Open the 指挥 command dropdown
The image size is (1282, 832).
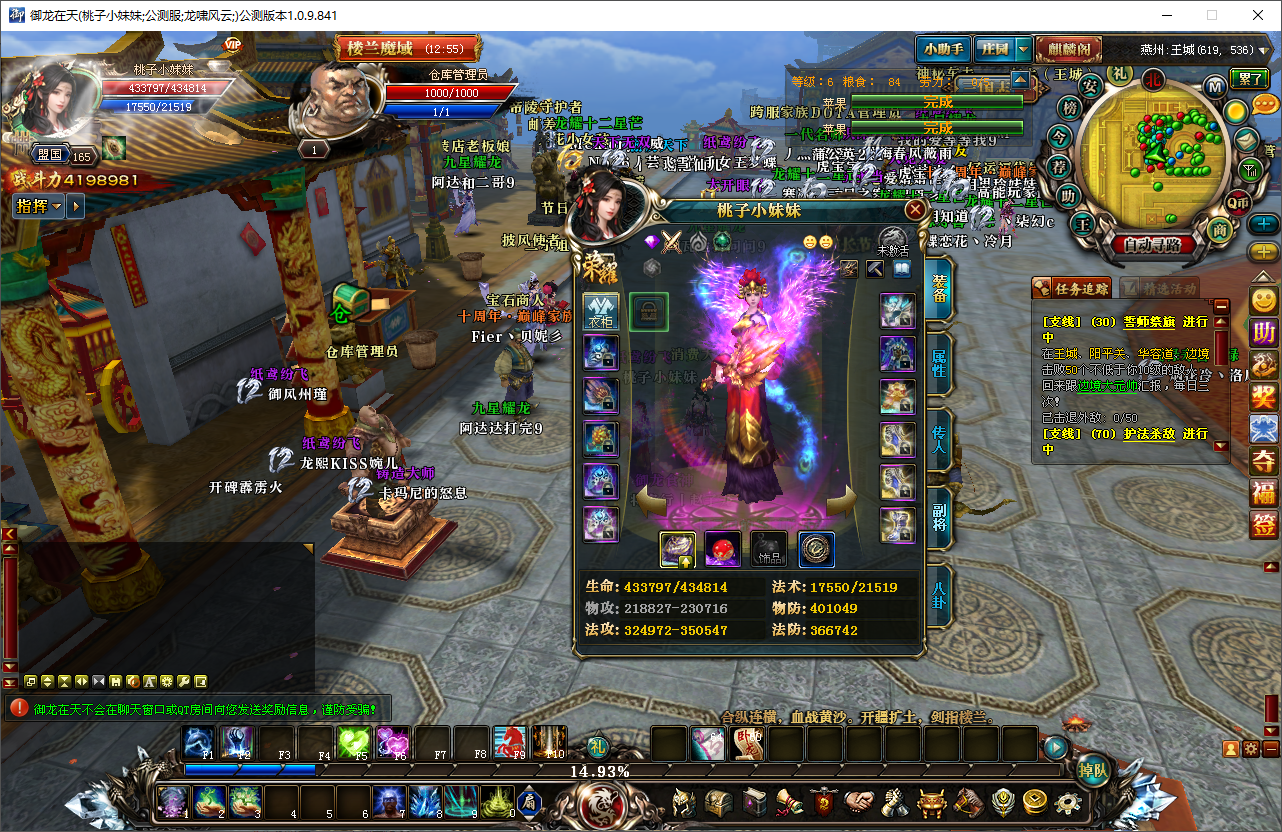click(39, 206)
